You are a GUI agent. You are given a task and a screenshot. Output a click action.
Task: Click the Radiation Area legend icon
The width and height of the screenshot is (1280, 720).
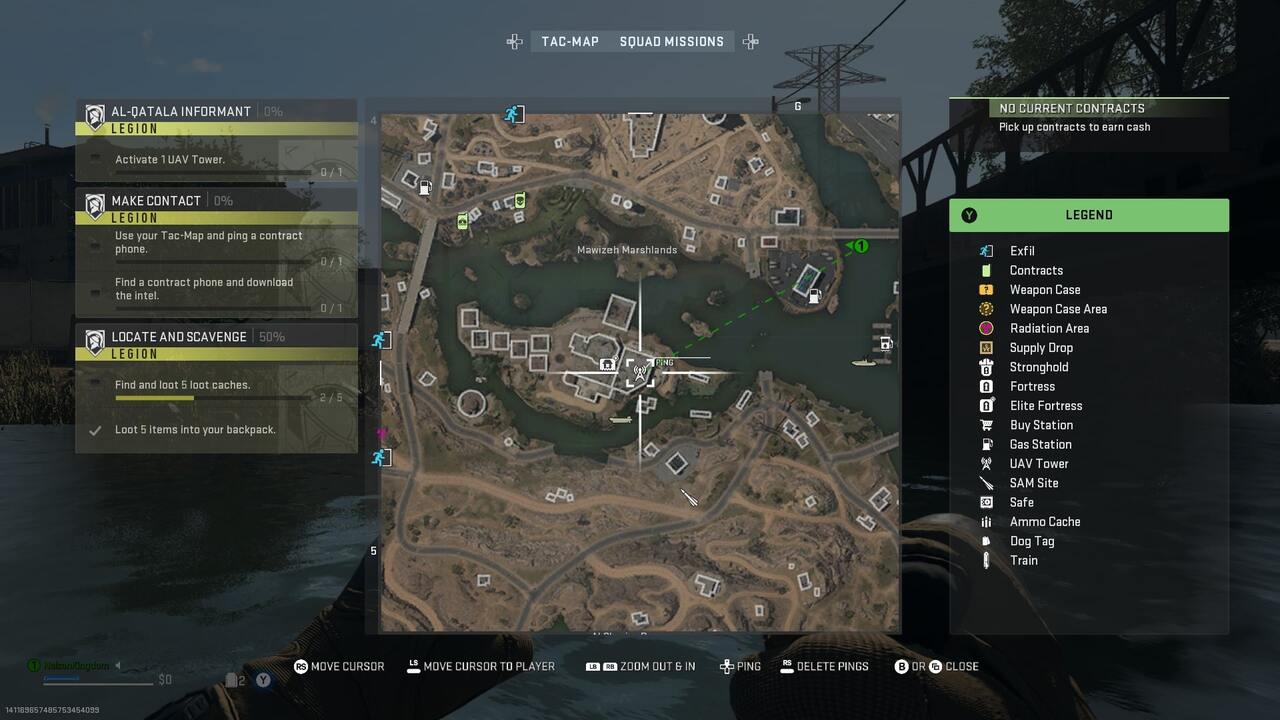pos(985,328)
